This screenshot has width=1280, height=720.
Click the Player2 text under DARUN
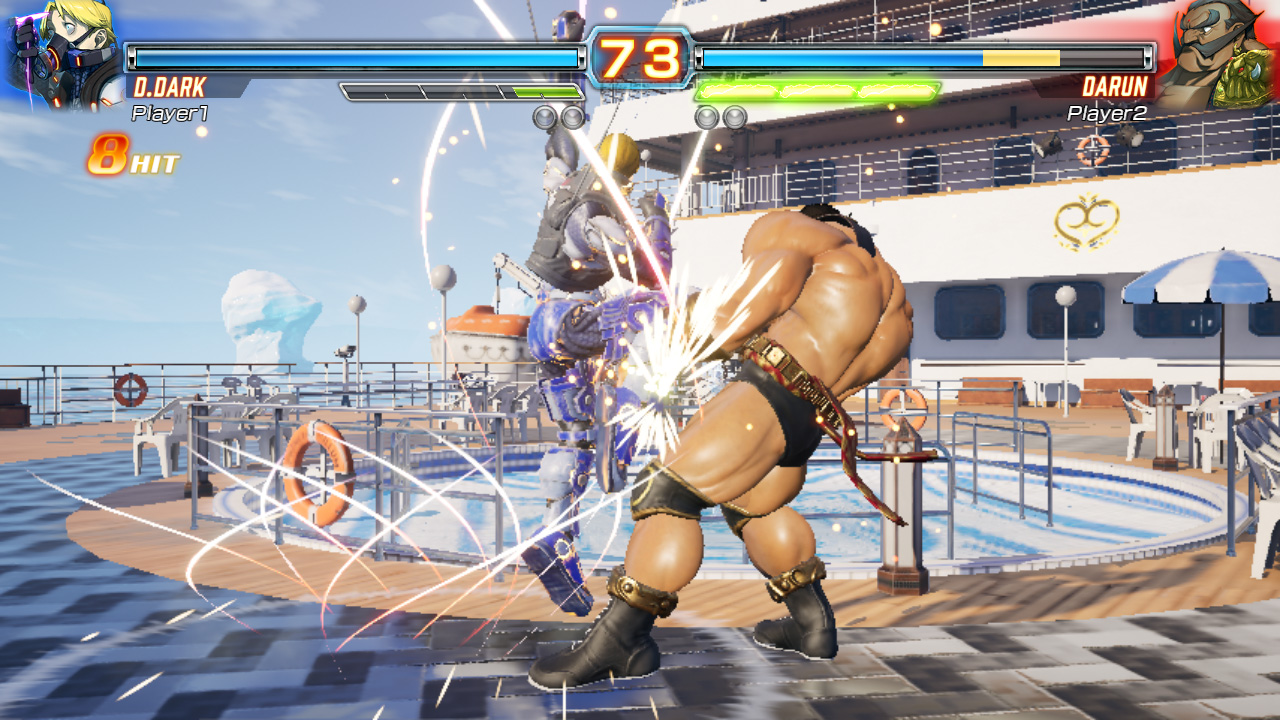(1109, 114)
